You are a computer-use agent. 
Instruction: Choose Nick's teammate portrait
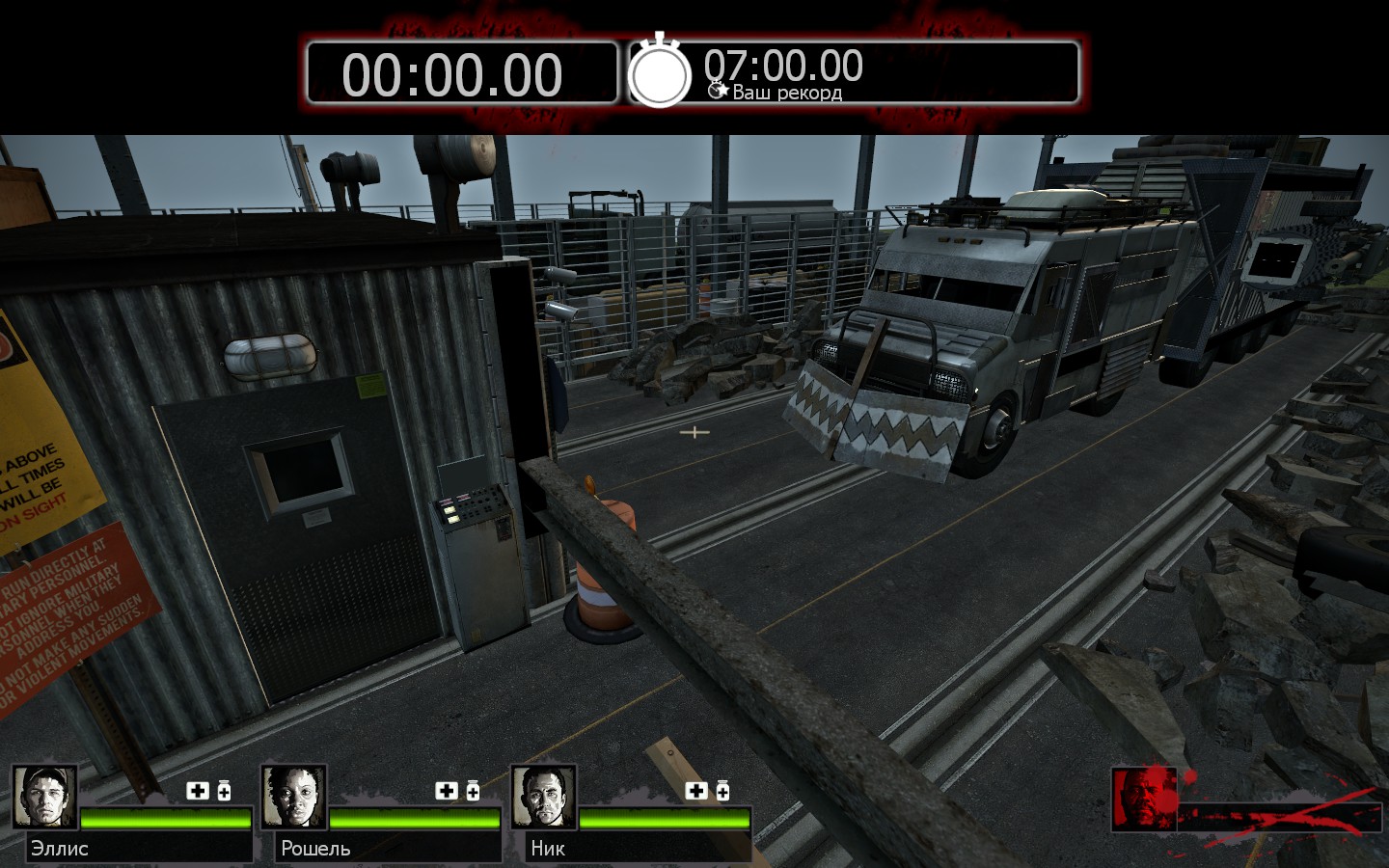click(543, 797)
